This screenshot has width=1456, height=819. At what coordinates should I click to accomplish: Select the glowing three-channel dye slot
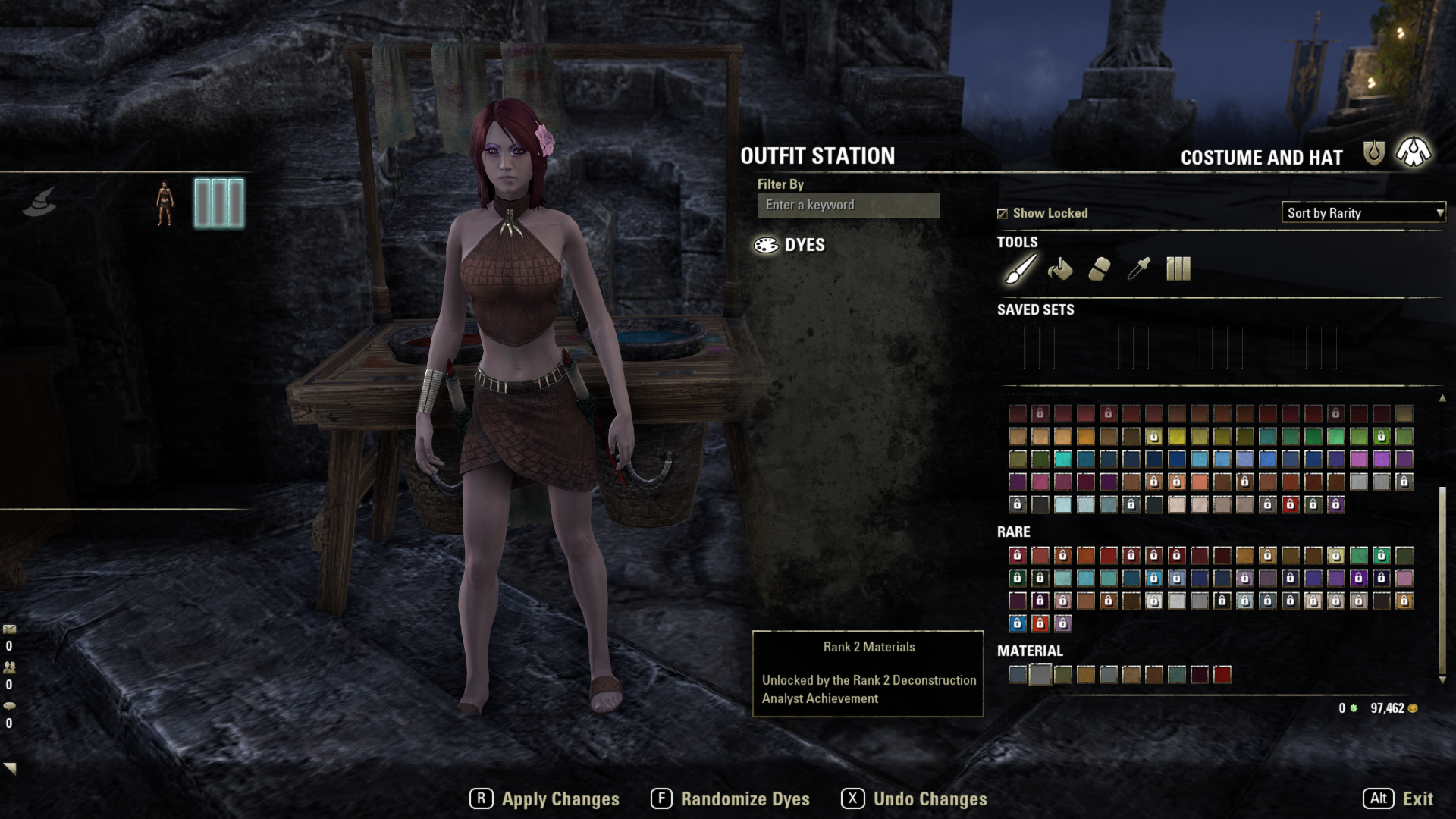pos(219,203)
